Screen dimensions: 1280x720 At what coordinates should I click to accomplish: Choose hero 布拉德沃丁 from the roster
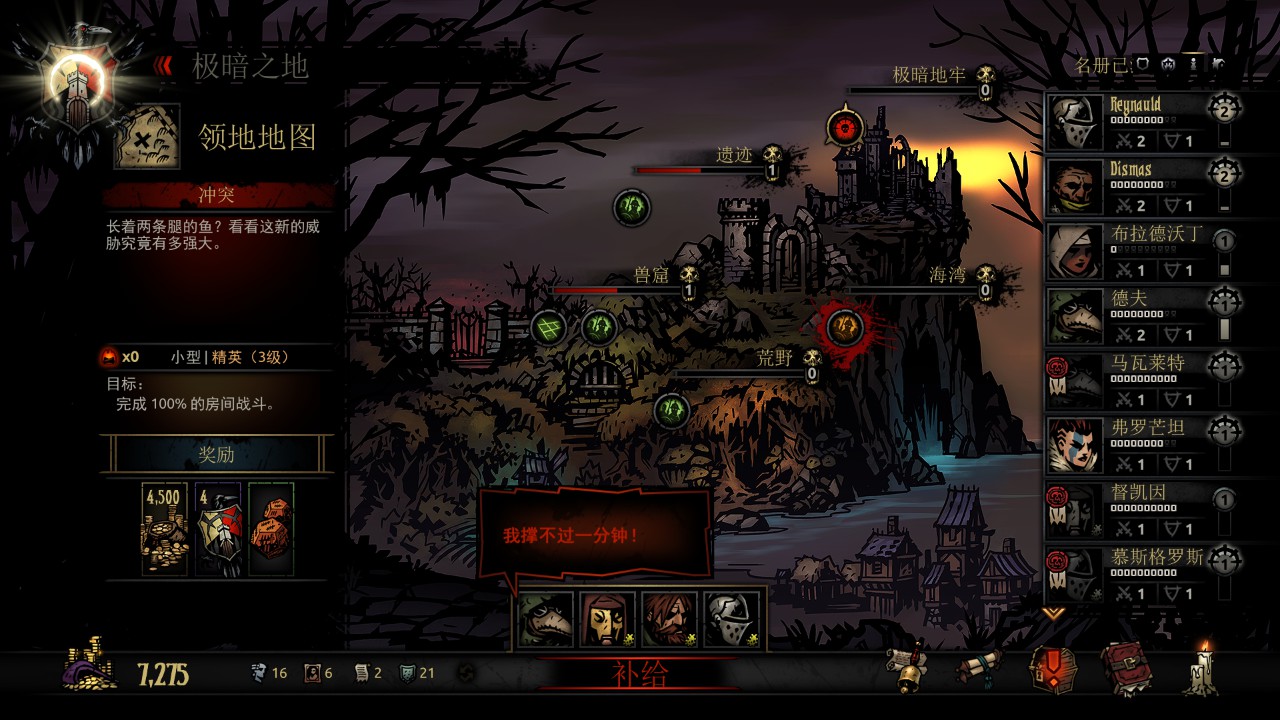(x=1137, y=252)
